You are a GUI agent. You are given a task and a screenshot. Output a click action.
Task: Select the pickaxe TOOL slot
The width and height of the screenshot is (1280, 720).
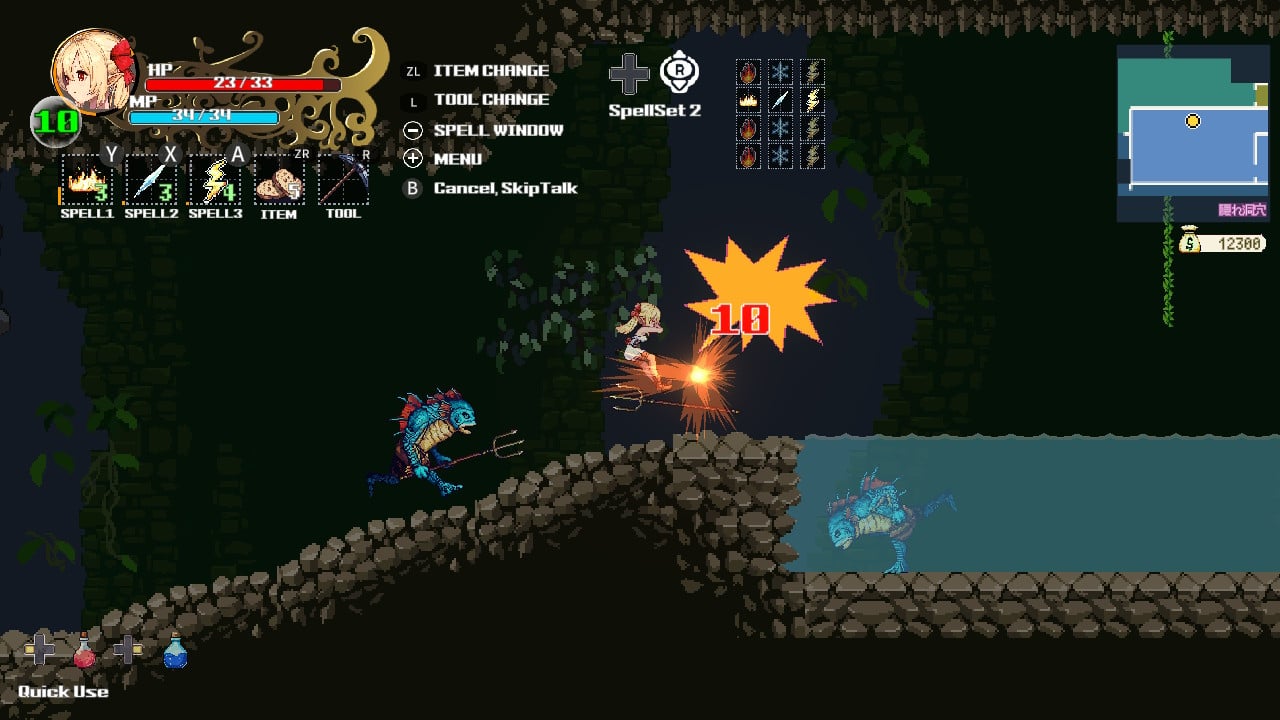coord(343,181)
